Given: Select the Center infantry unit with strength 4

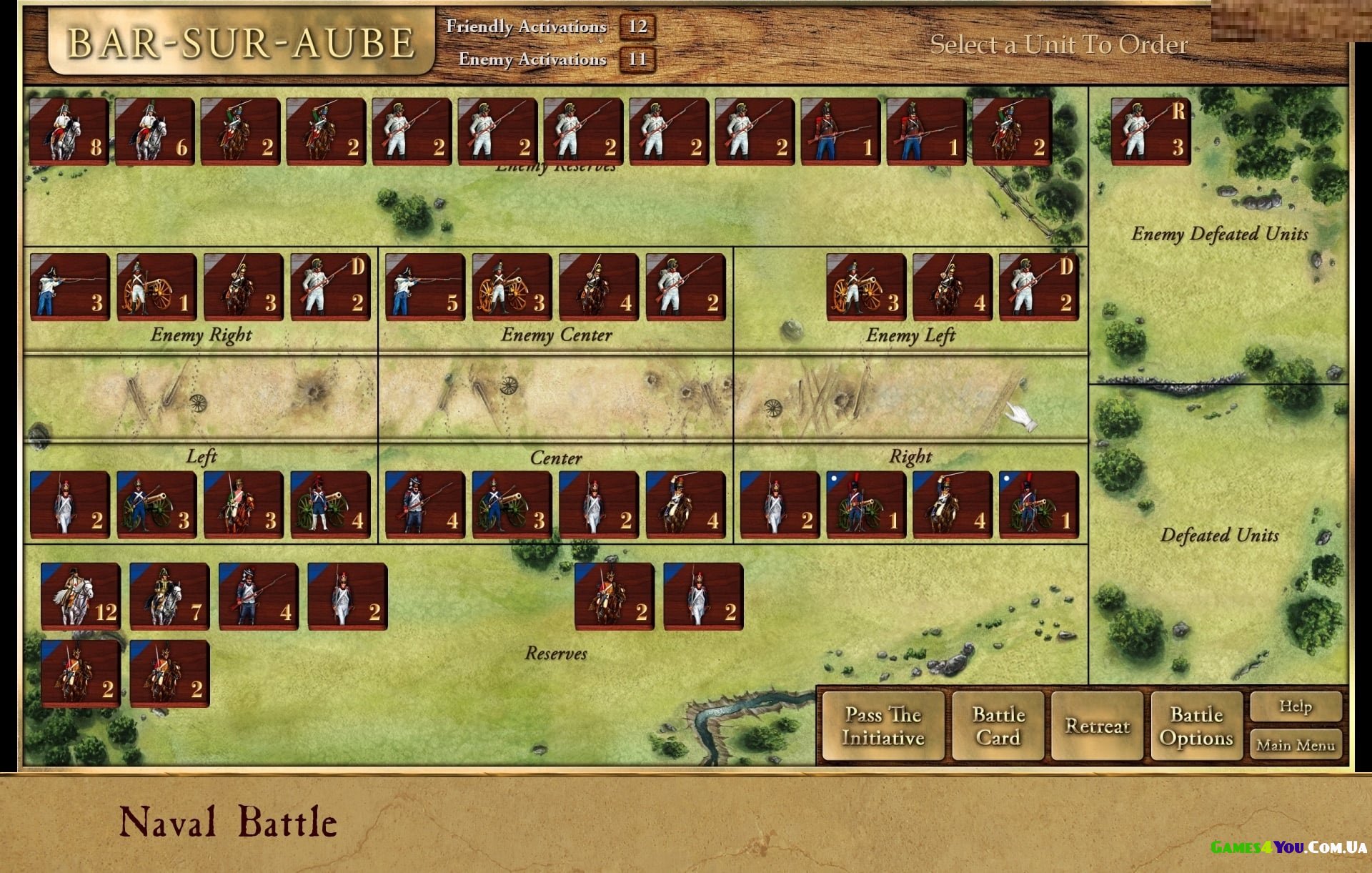Looking at the screenshot, I should tap(425, 504).
